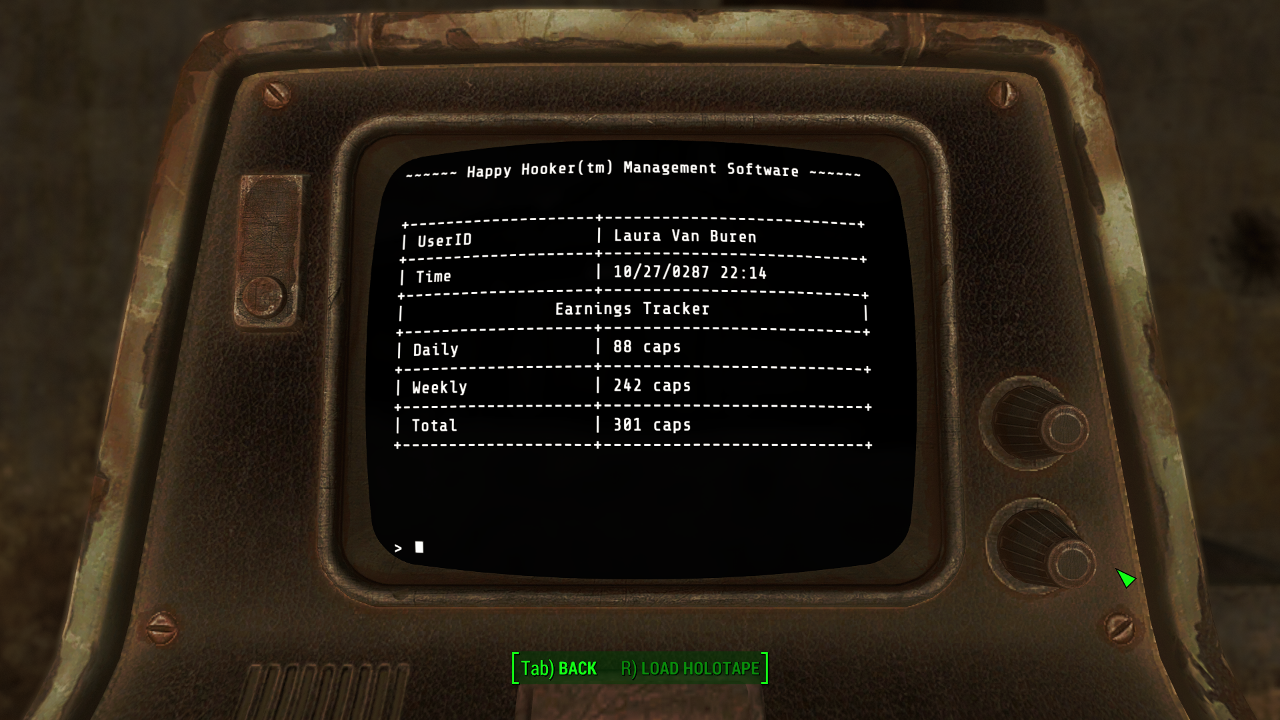Image resolution: width=1280 pixels, height=720 pixels.
Task: Select the Daily earnings entry
Action: pyautogui.click(x=437, y=348)
